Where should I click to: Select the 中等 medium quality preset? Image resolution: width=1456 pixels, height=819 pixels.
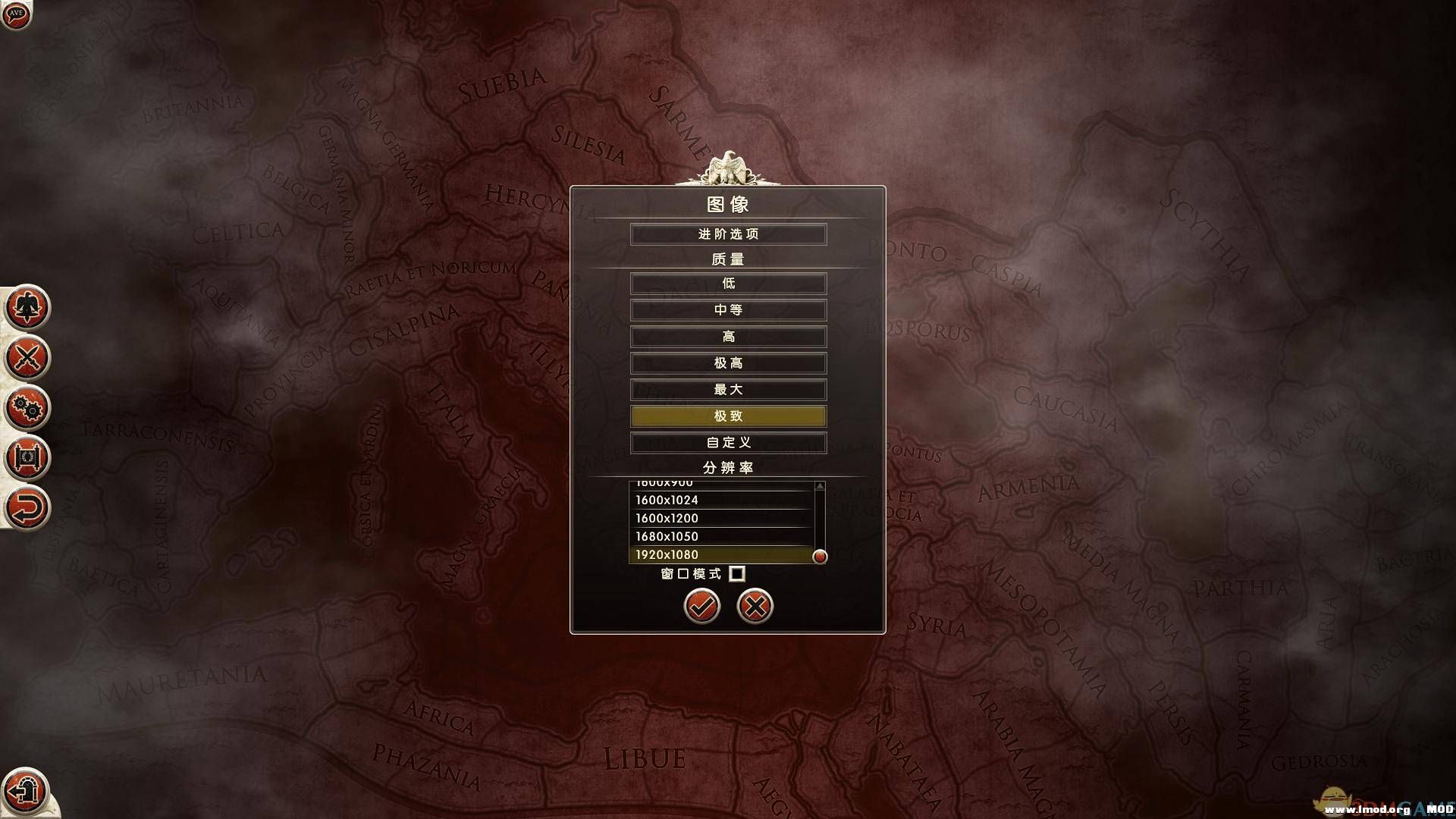click(727, 309)
